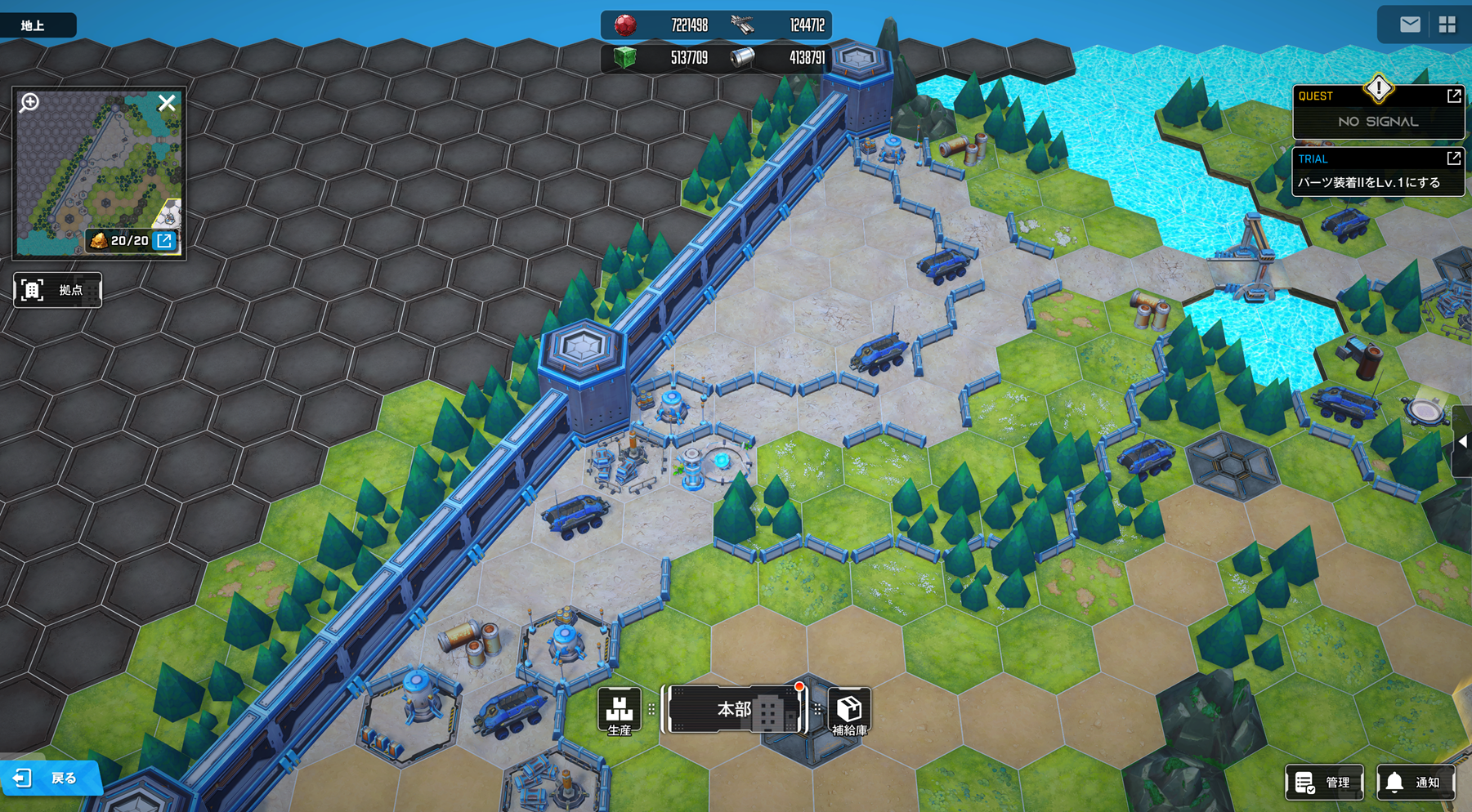Screen dimensions: 1472x812
Task: Click the 戻る back button
Action: [x=51, y=778]
